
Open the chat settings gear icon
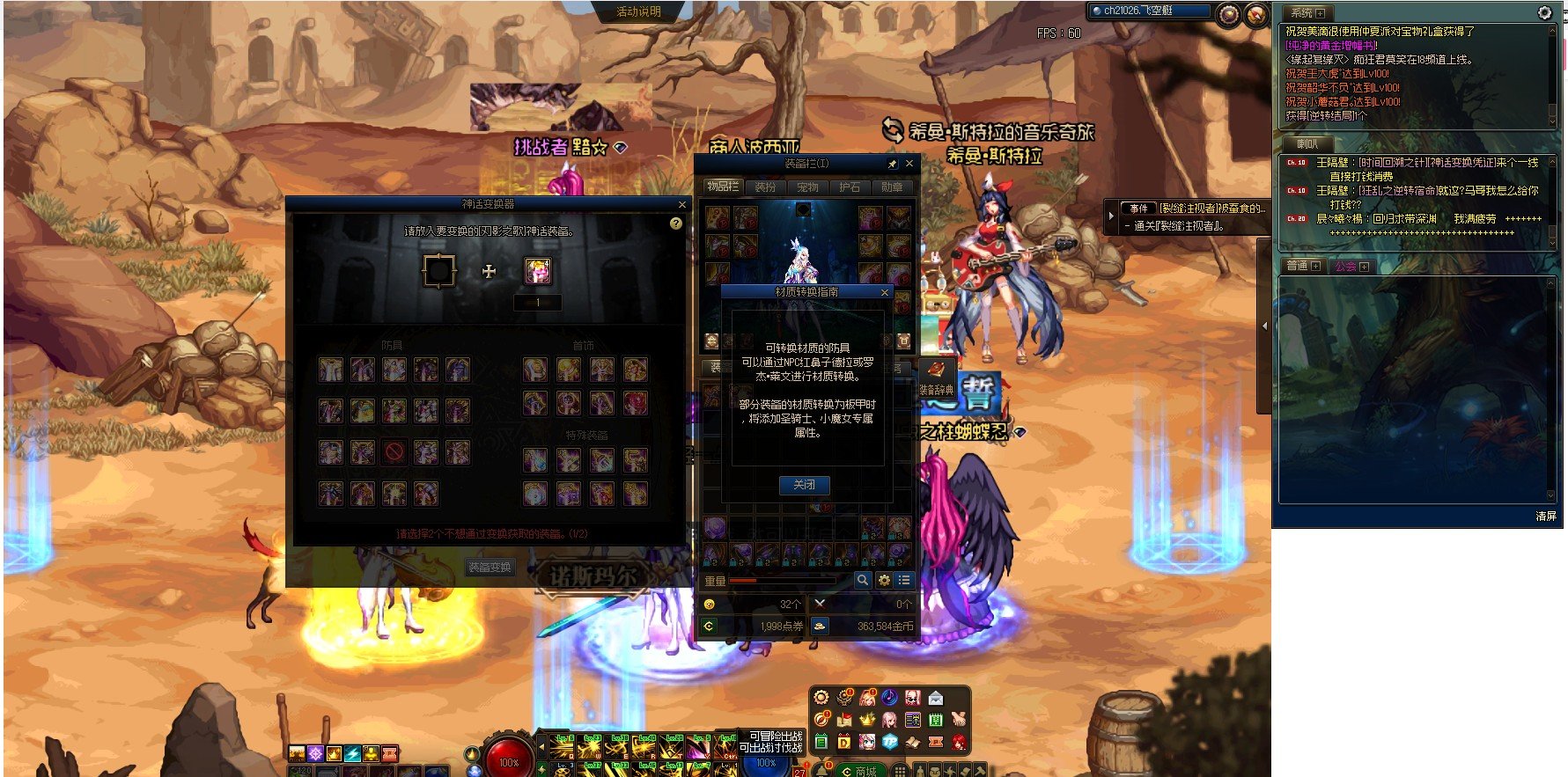tap(1544, 12)
